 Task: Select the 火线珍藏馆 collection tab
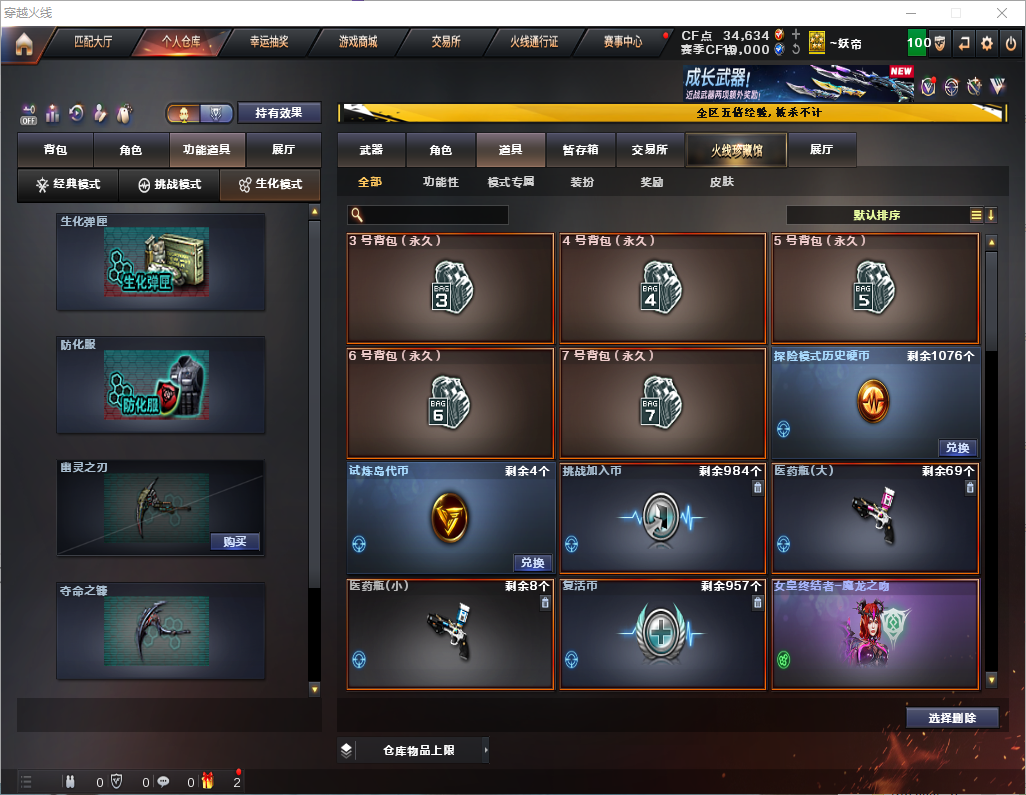coord(736,150)
